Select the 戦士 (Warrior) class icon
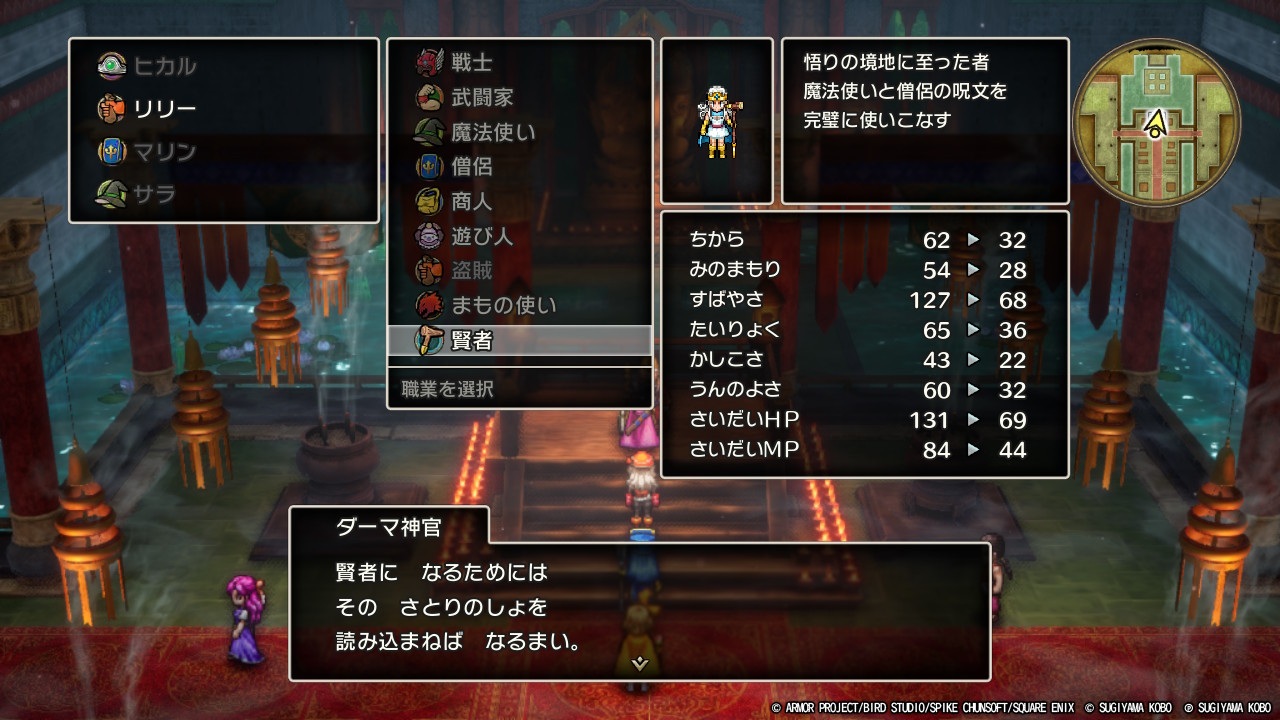 coord(430,63)
